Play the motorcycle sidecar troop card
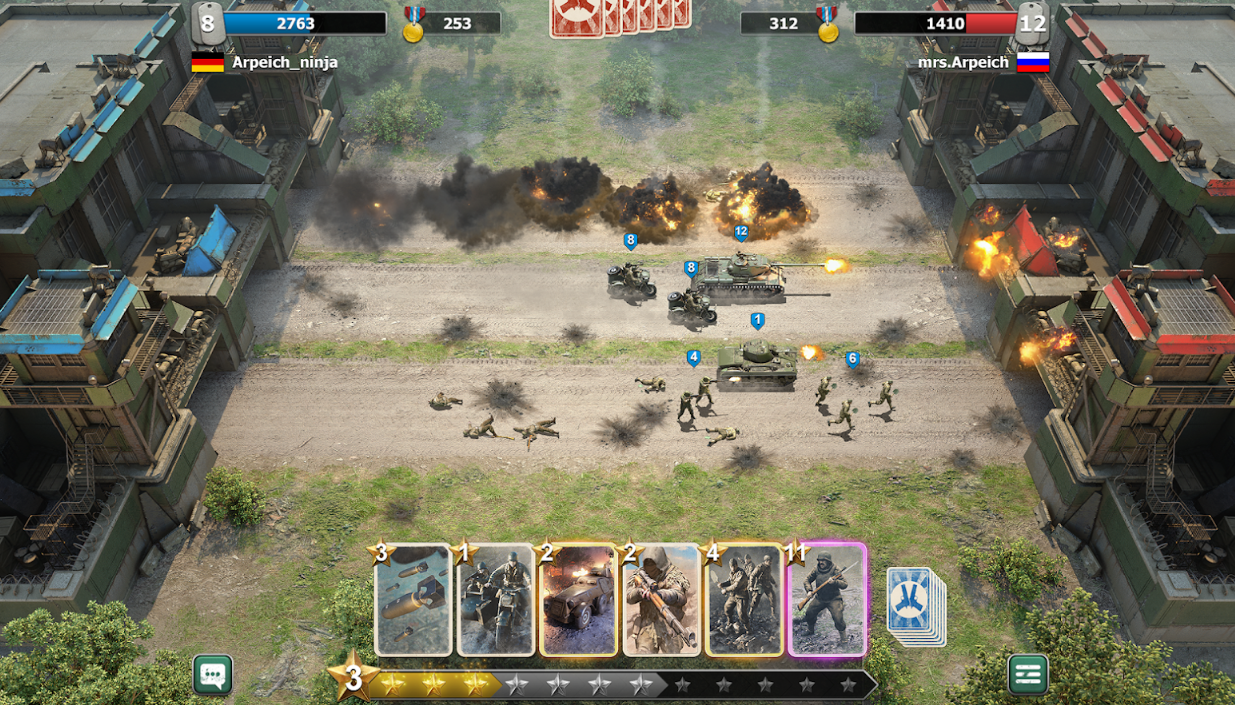The width and height of the screenshot is (1235, 705). tap(496, 600)
